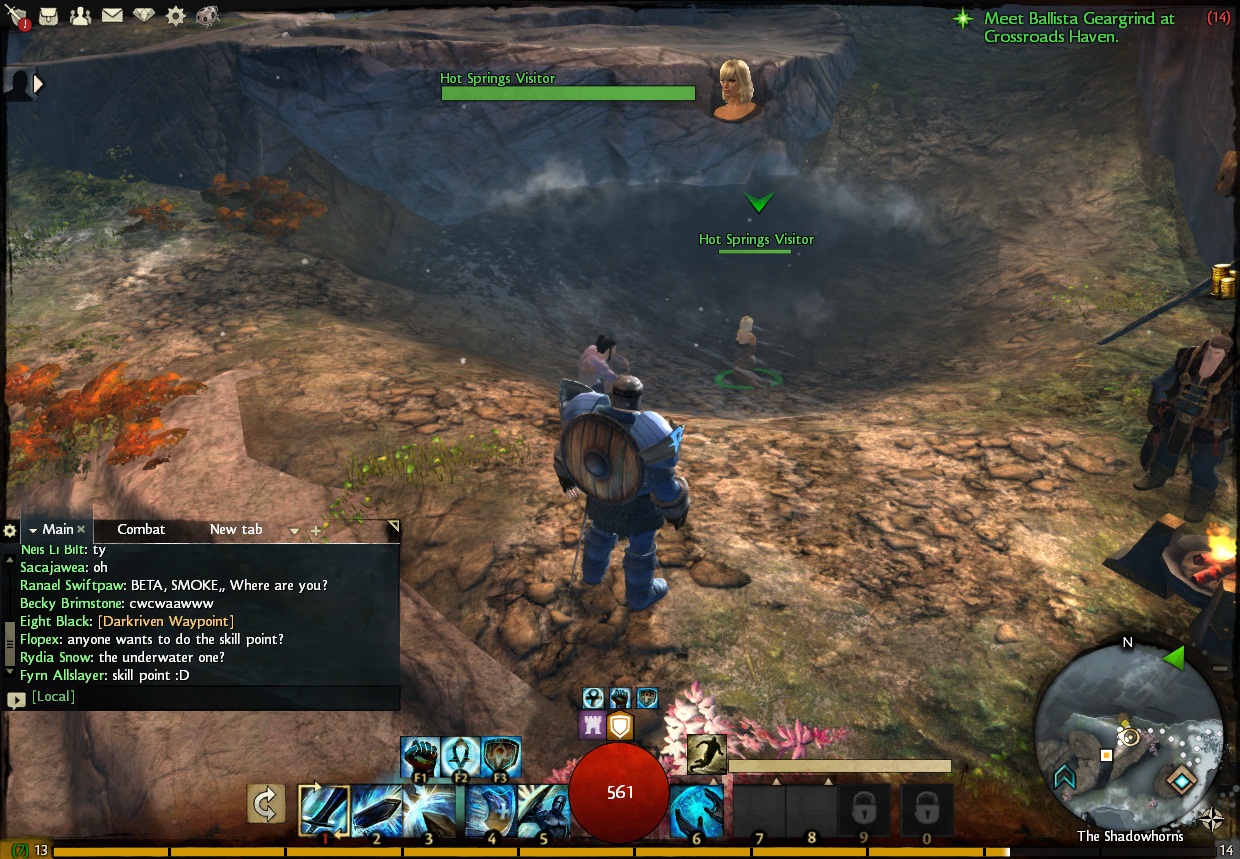The image size is (1240, 859).
Task: Open the game options gear icon
Action: [x=176, y=16]
